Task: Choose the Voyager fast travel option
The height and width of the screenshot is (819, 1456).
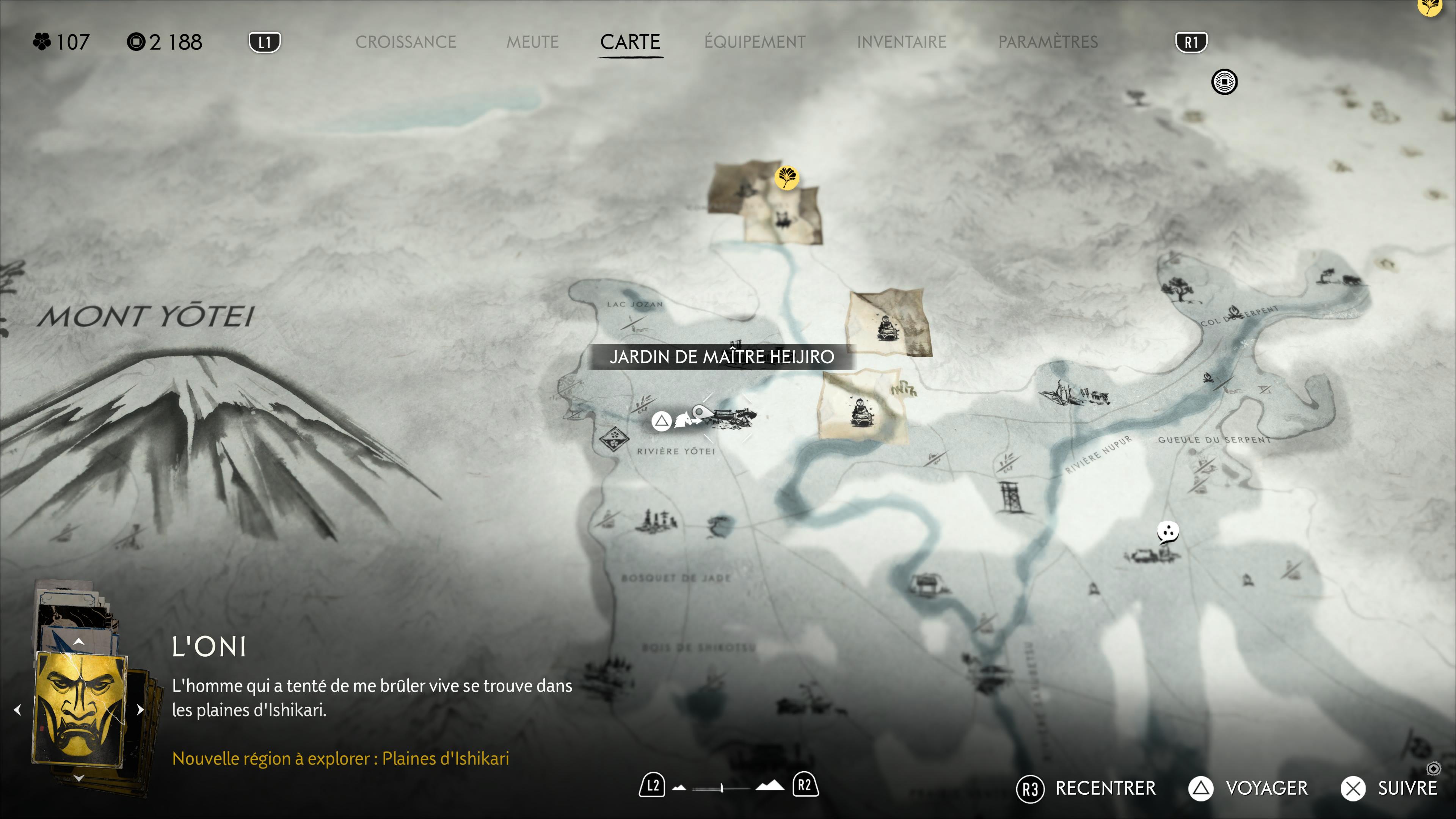Action: point(1266,788)
